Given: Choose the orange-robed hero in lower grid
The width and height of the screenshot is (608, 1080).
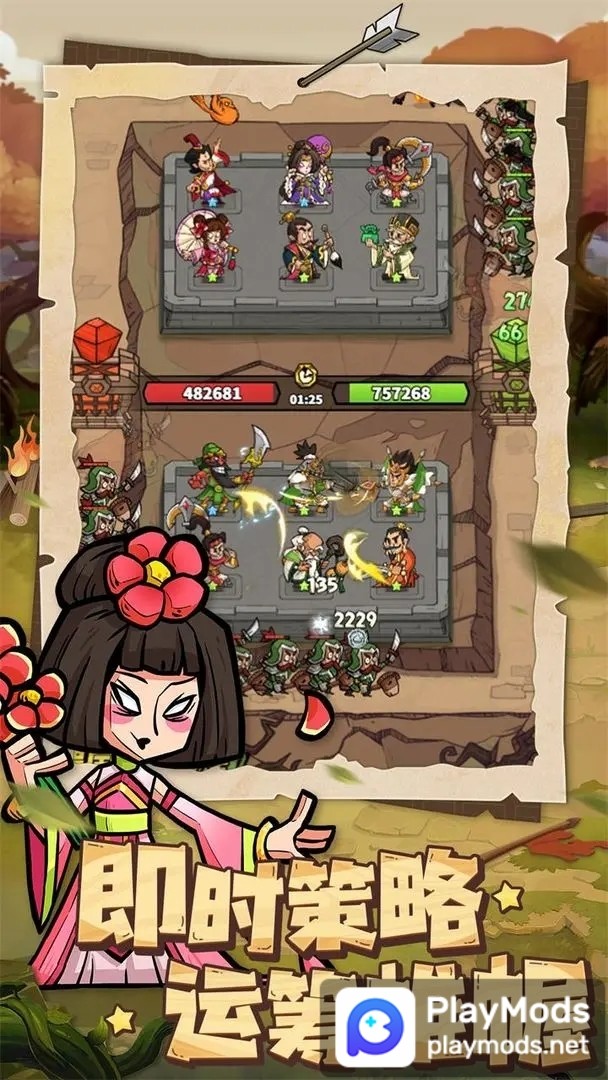Looking at the screenshot, I should pyautogui.click(x=400, y=556).
